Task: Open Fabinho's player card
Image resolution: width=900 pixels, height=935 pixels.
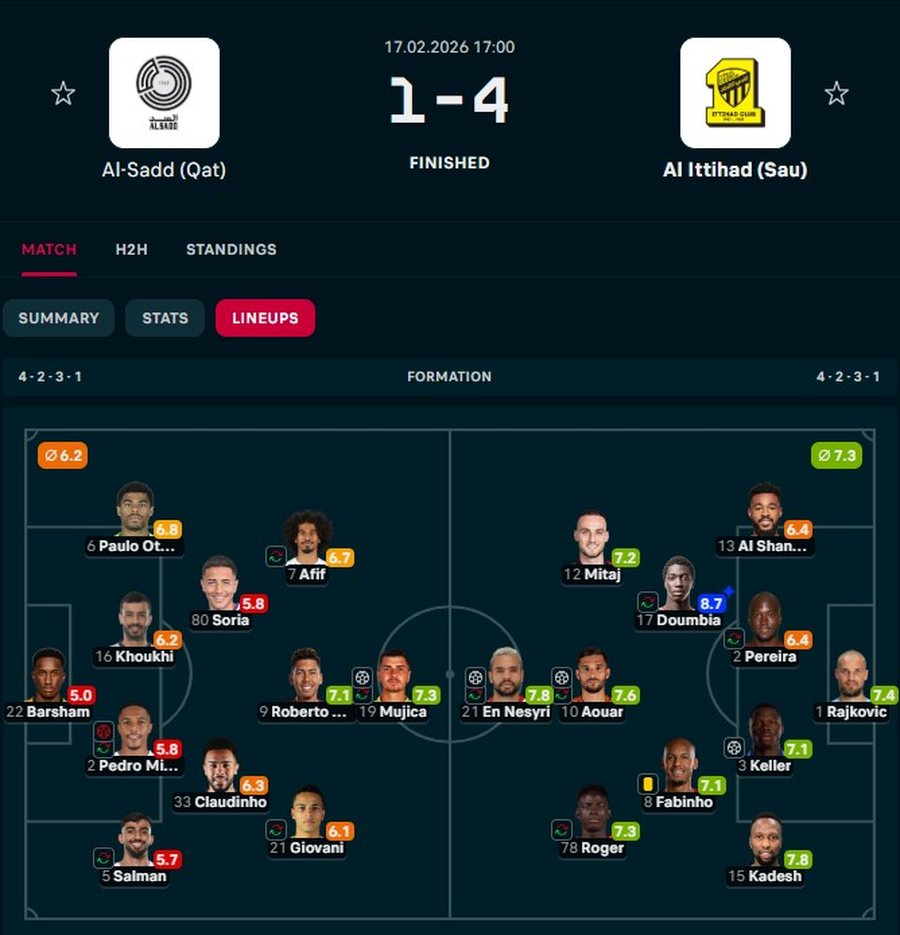Action: point(679,765)
